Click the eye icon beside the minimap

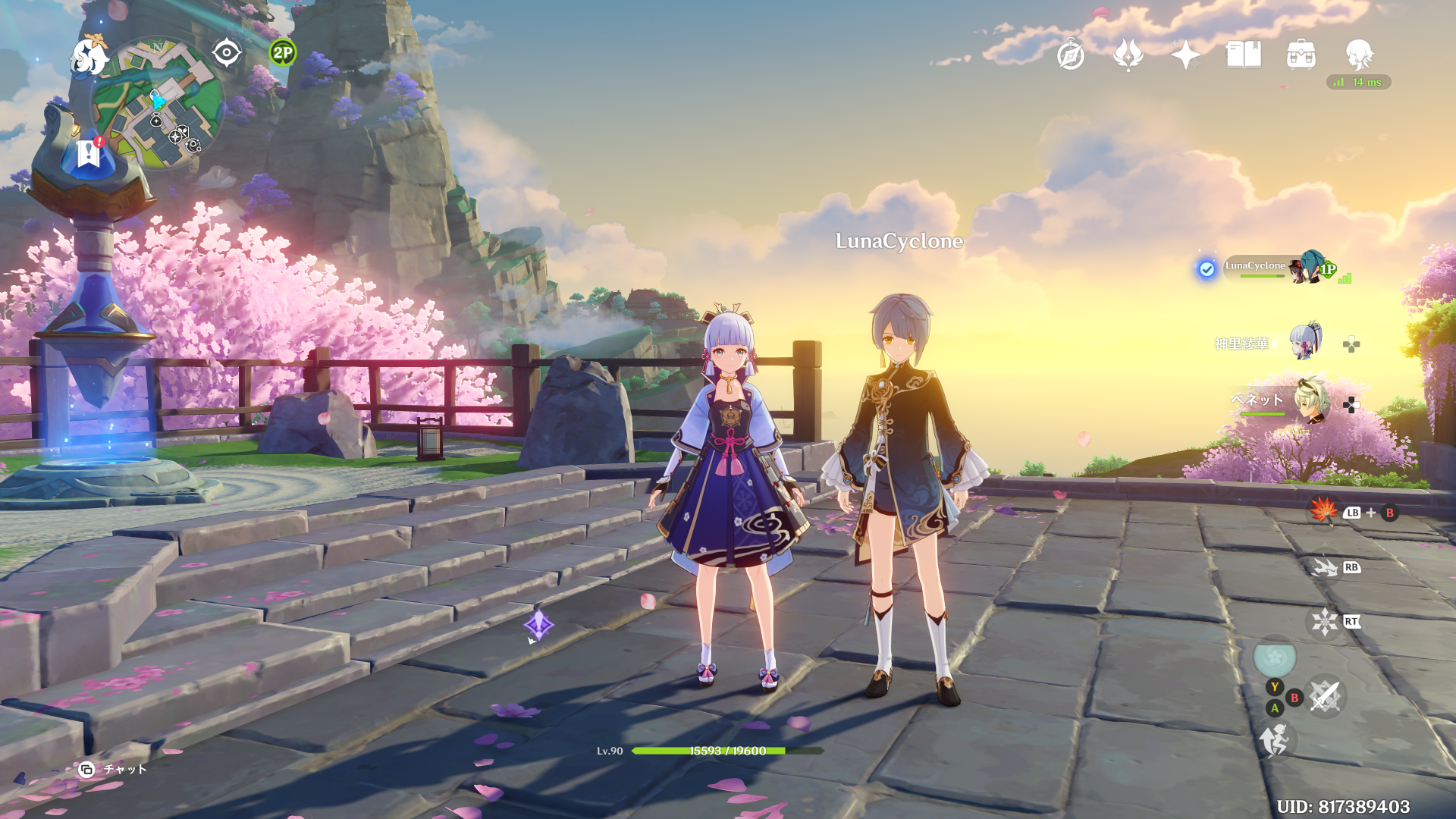coord(226,53)
